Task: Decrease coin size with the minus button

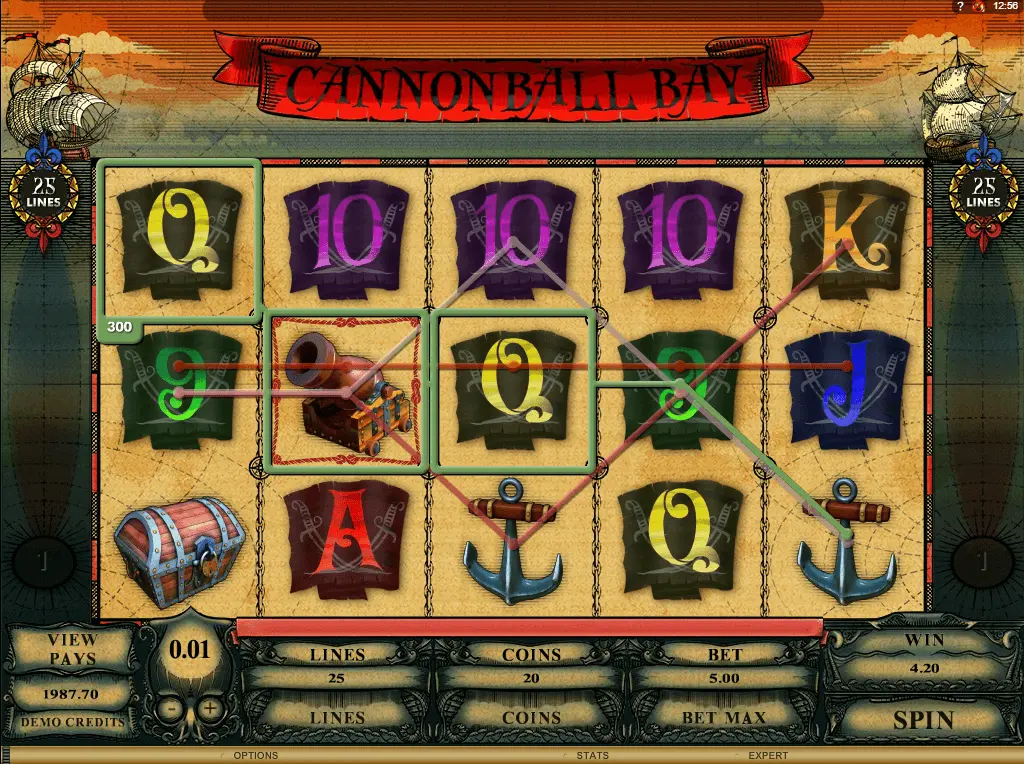Action: pyautogui.click(x=171, y=708)
